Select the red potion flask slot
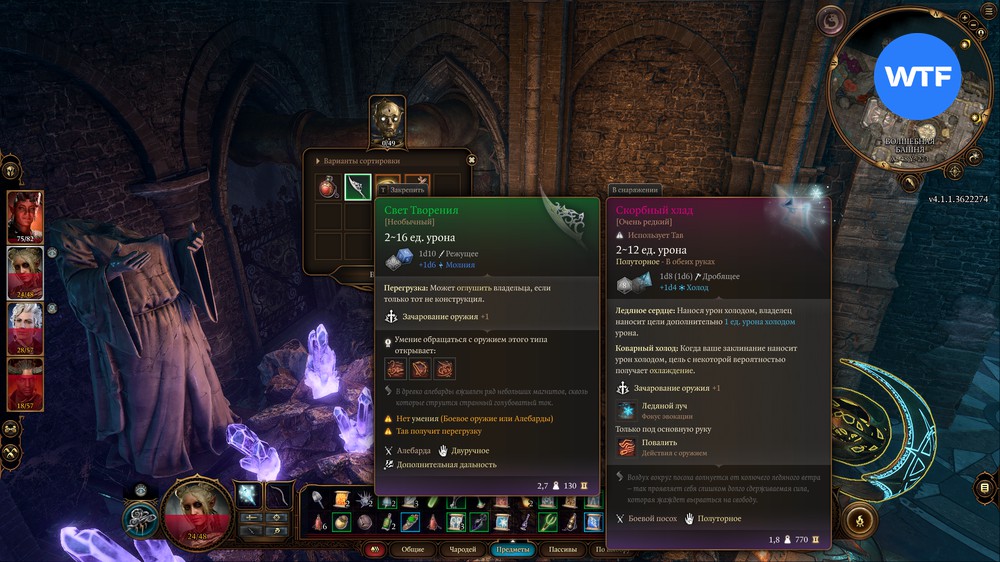Image resolution: width=1000 pixels, height=562 pixels. point(328,187)
